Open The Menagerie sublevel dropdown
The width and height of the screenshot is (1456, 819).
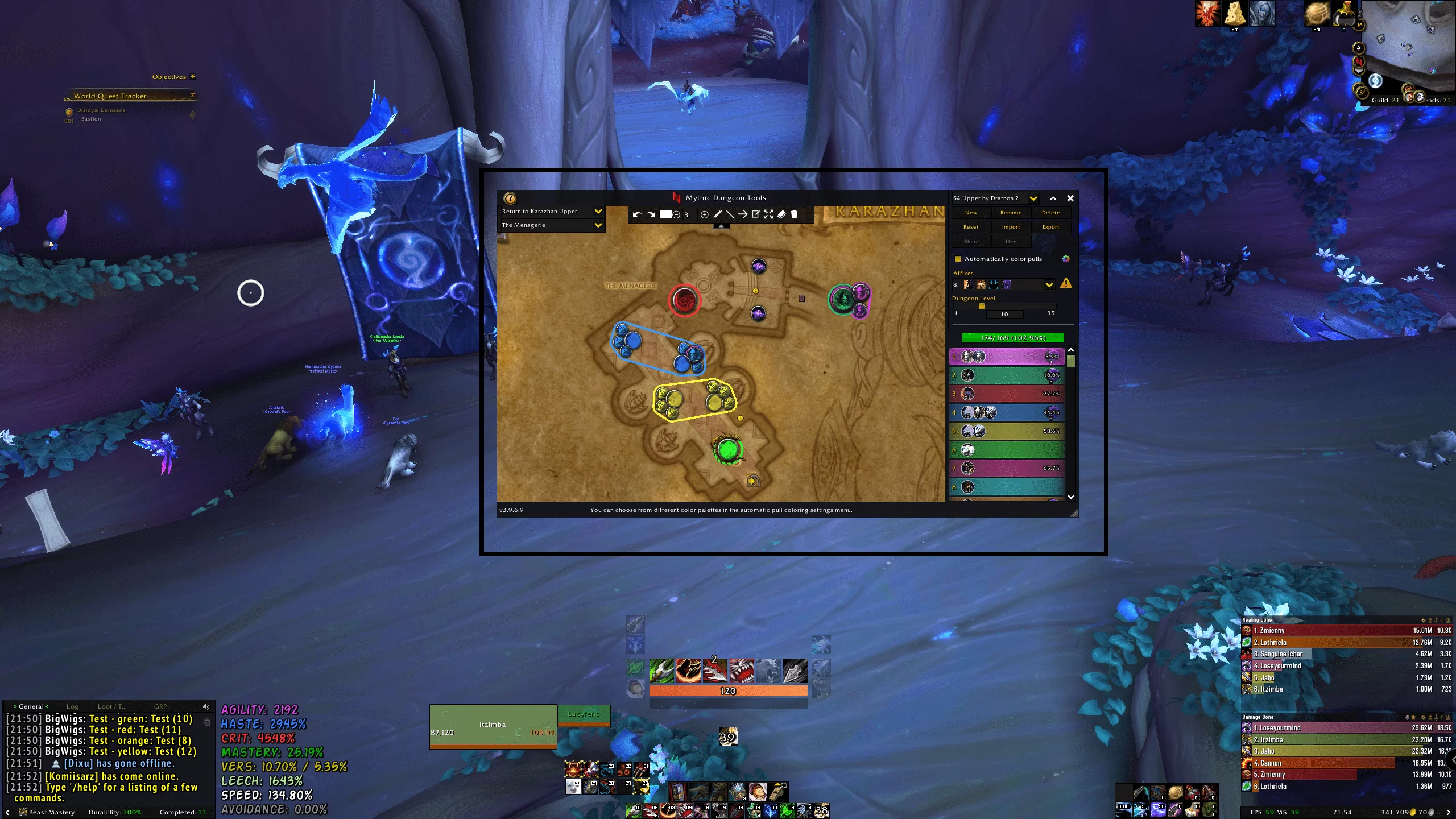[598, 225]
